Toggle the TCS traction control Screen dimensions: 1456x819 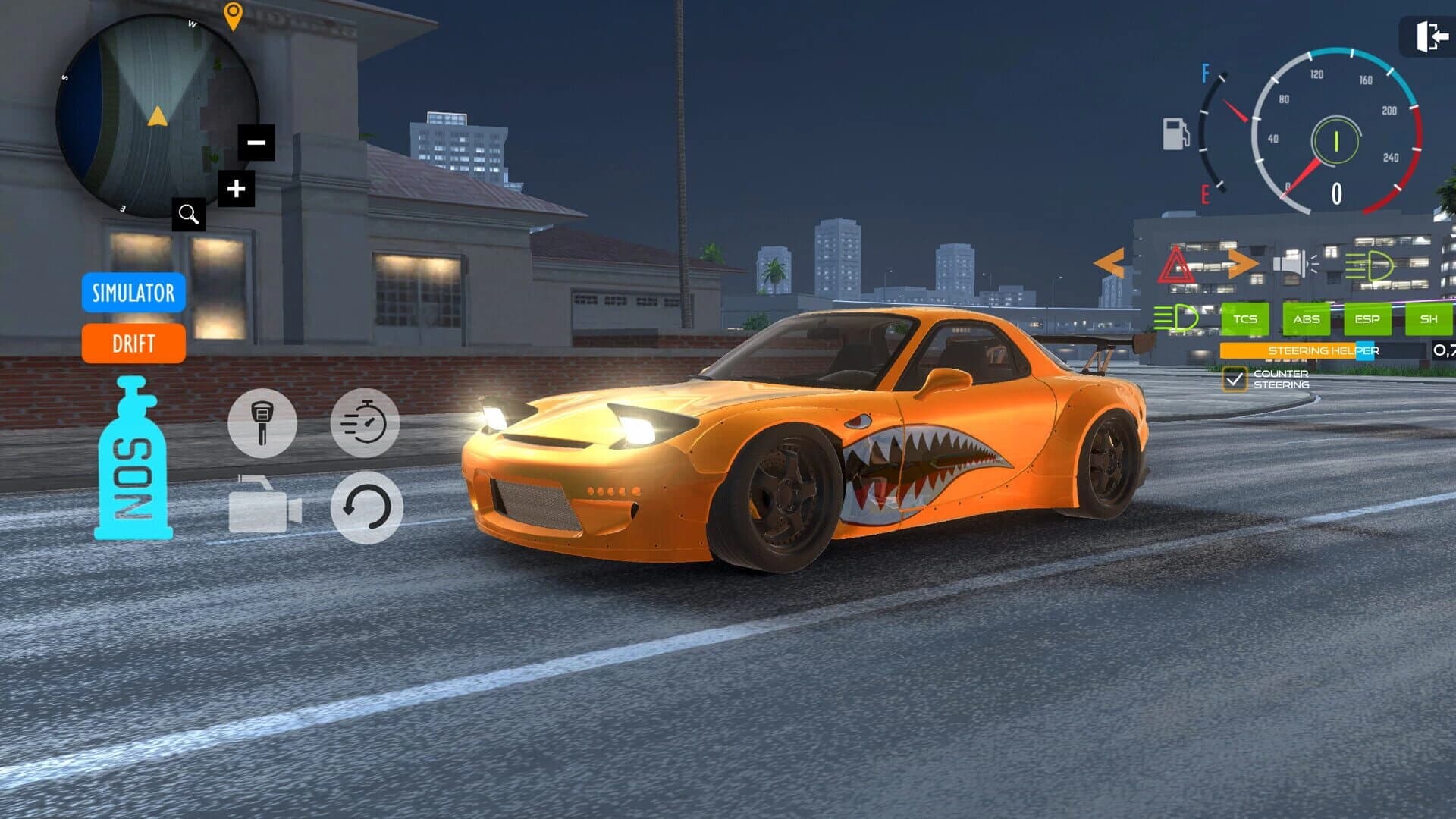click(x=1246, y=319)
